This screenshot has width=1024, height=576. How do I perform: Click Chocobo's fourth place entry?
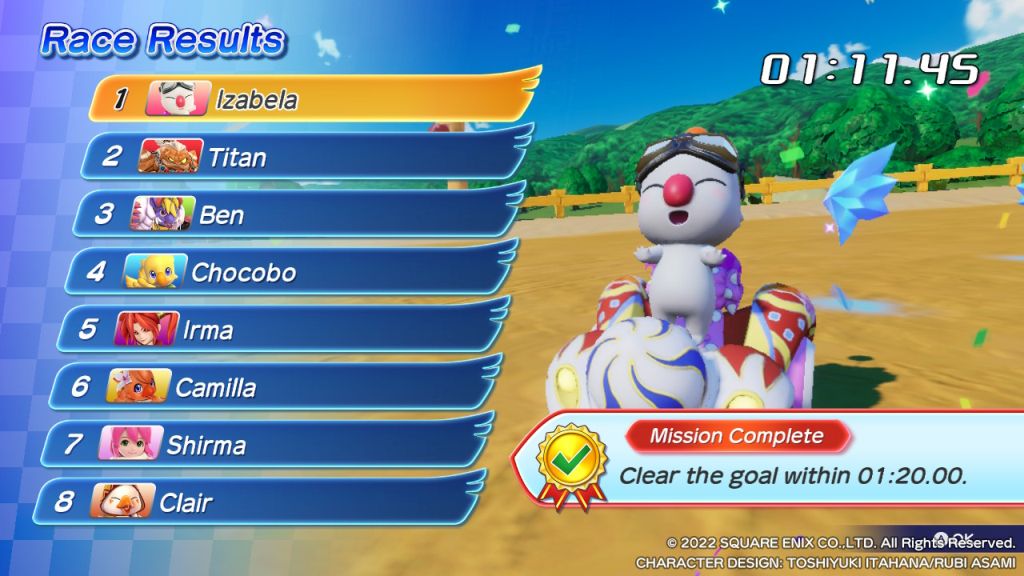click(x=285, y=272)
